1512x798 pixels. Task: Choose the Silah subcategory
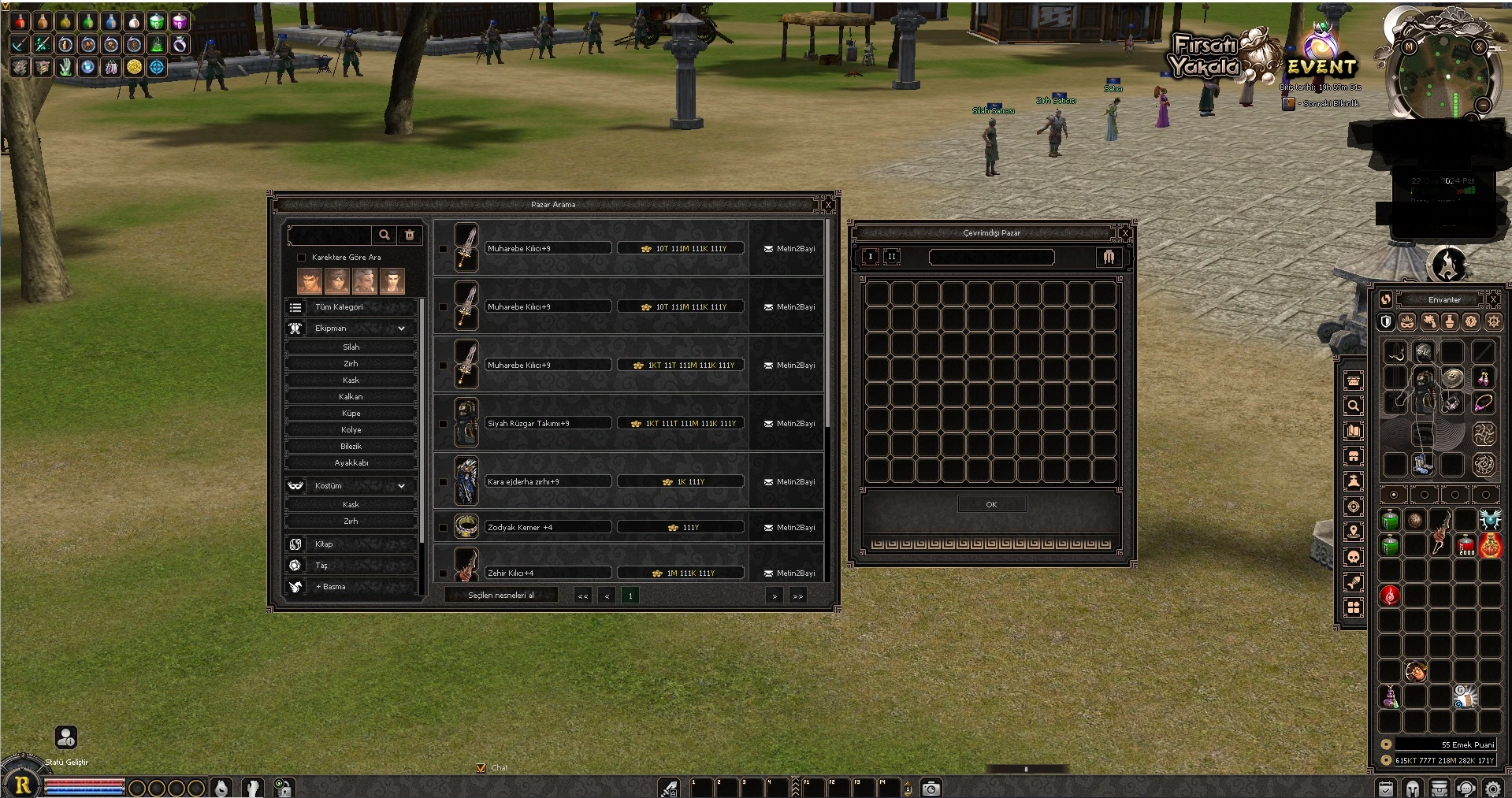pos(351,347)
